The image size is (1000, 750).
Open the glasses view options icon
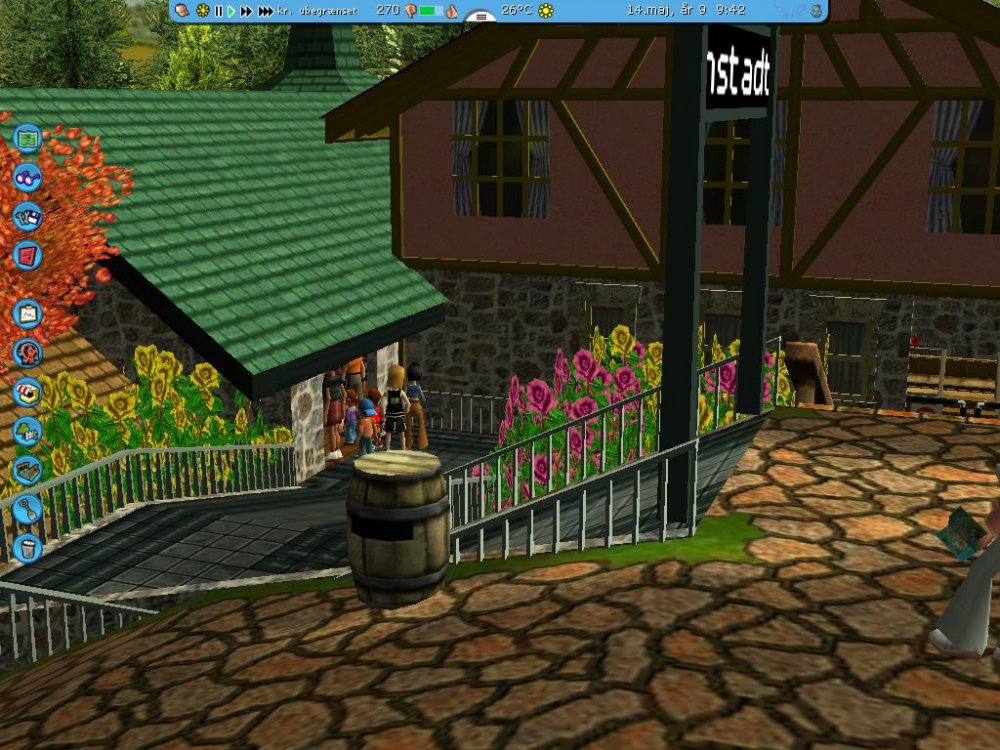[27, 177]
